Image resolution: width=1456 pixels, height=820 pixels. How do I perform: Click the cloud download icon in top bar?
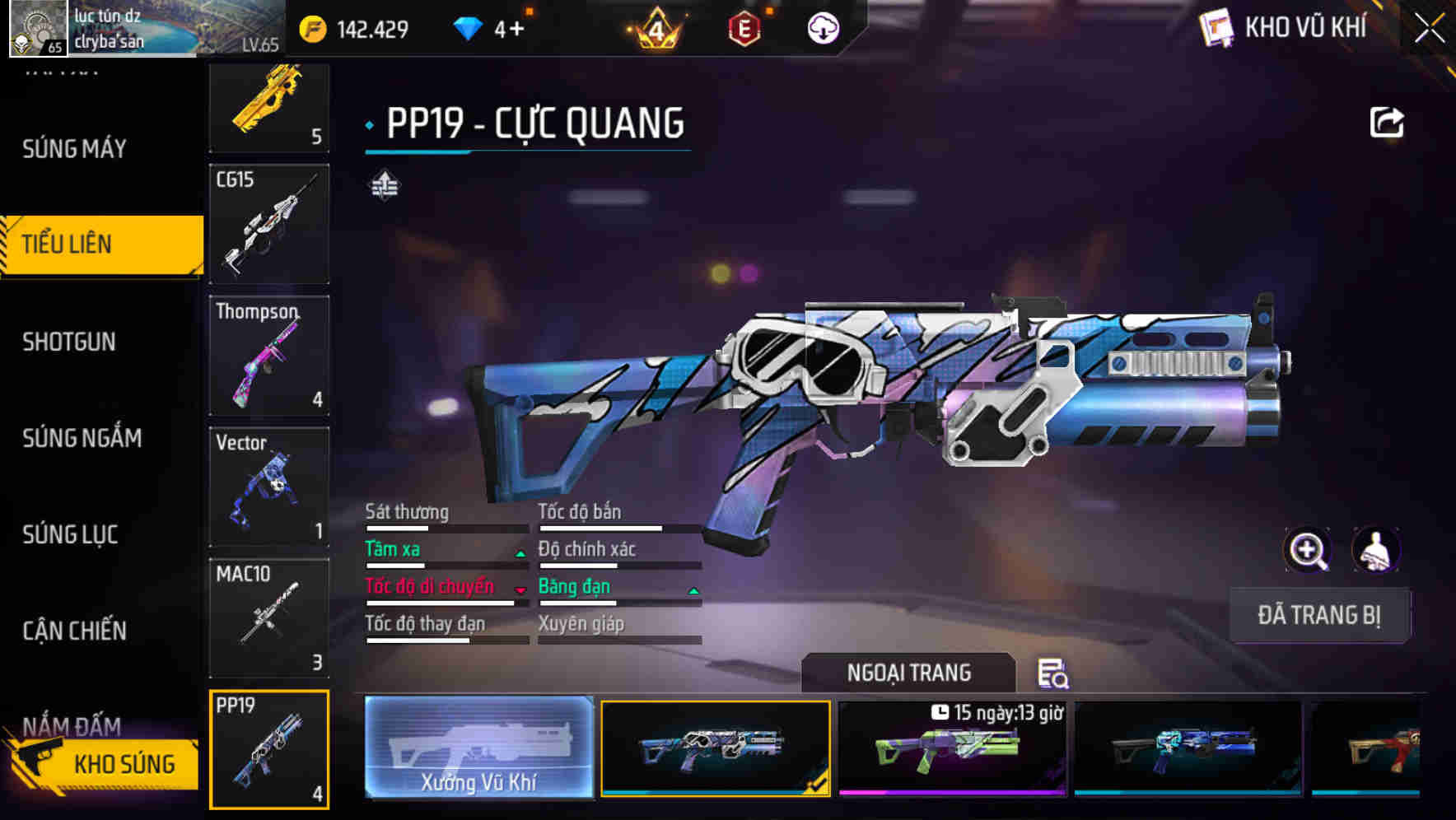coord(823,27)
